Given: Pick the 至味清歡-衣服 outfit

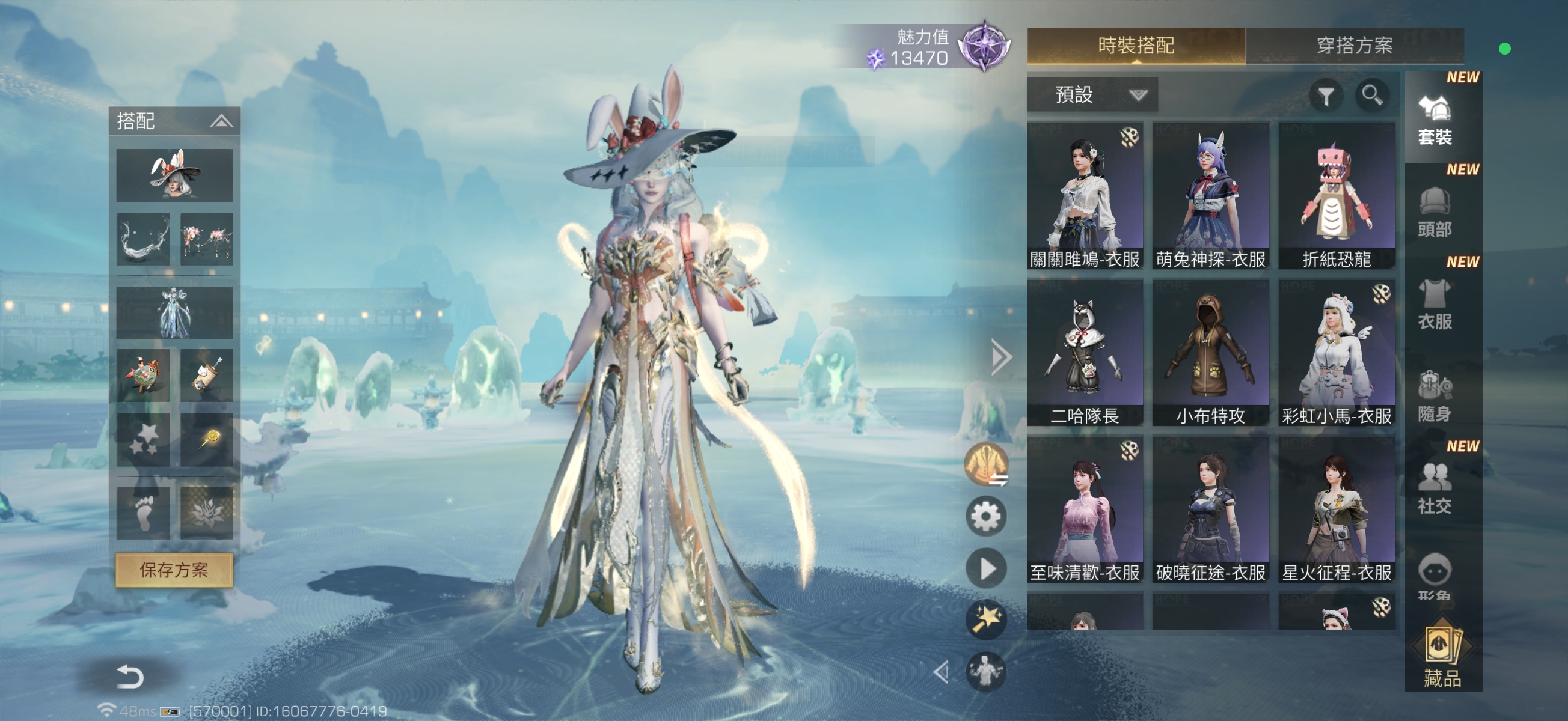Looking at the screenshot, I should click(x=1085, y=508).
